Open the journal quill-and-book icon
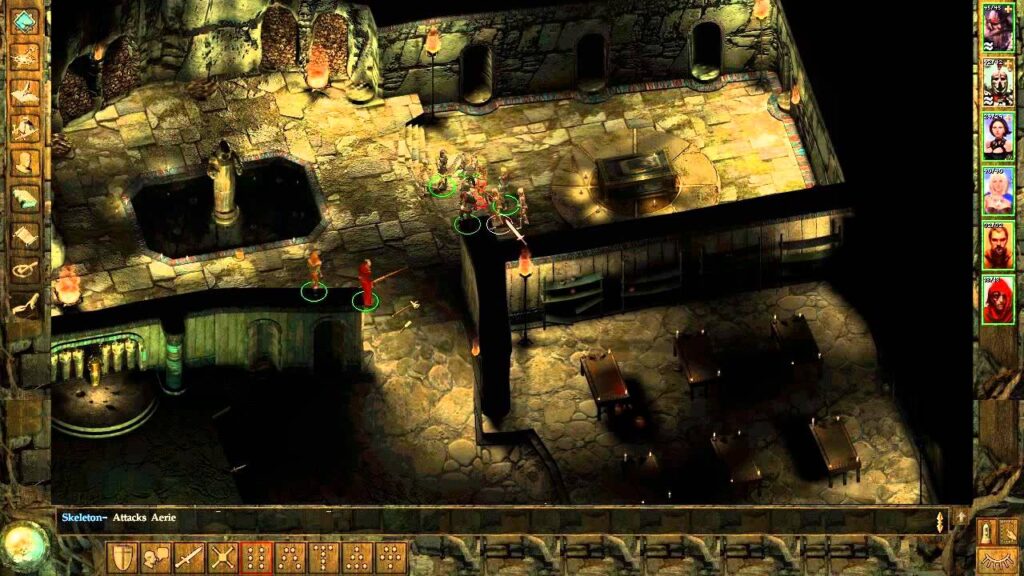This screenshot has height=576, width=1024. point(25,92)
